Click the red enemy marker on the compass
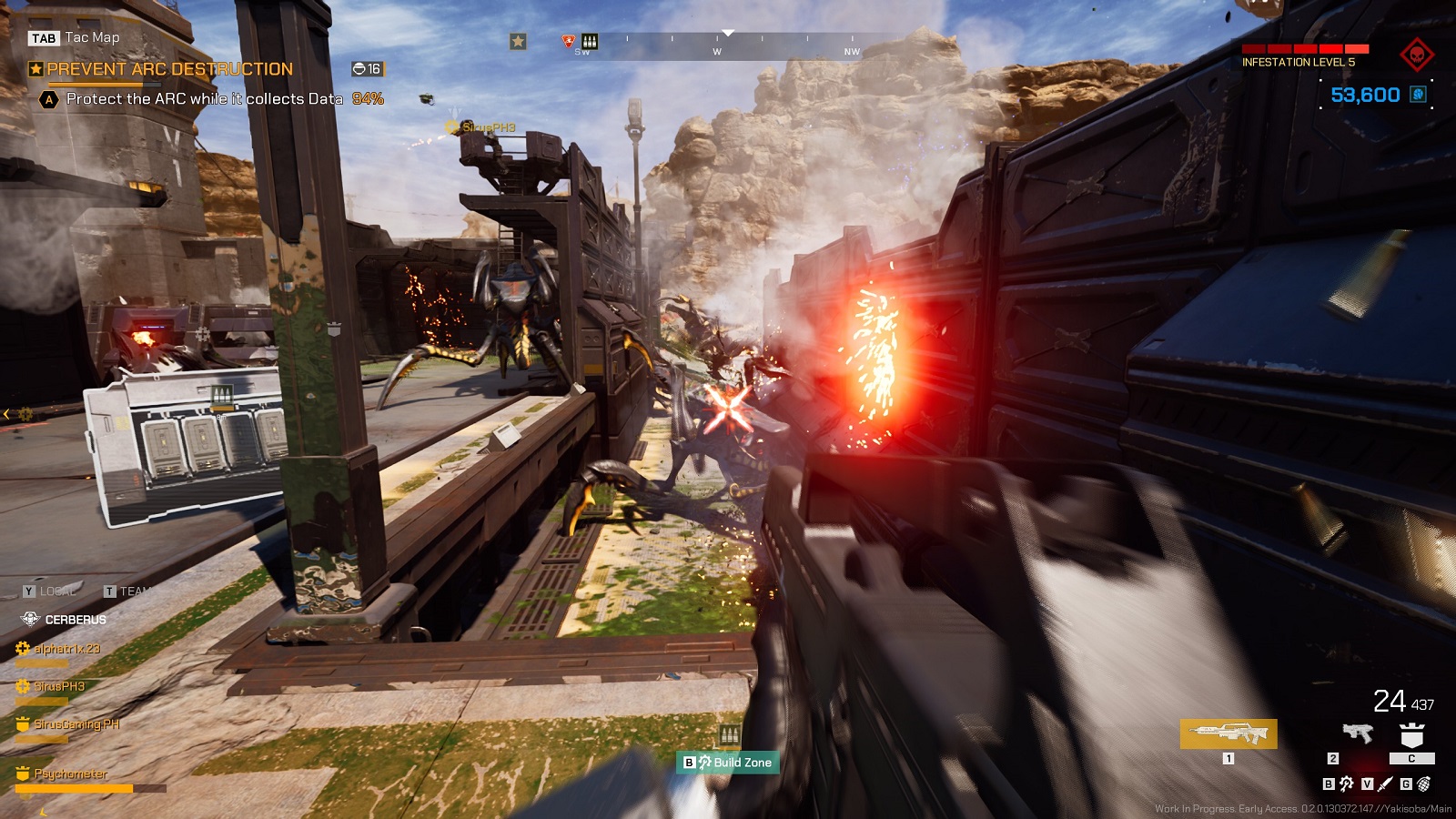The width and height of the screenshot is (1456, 819). 569,41
